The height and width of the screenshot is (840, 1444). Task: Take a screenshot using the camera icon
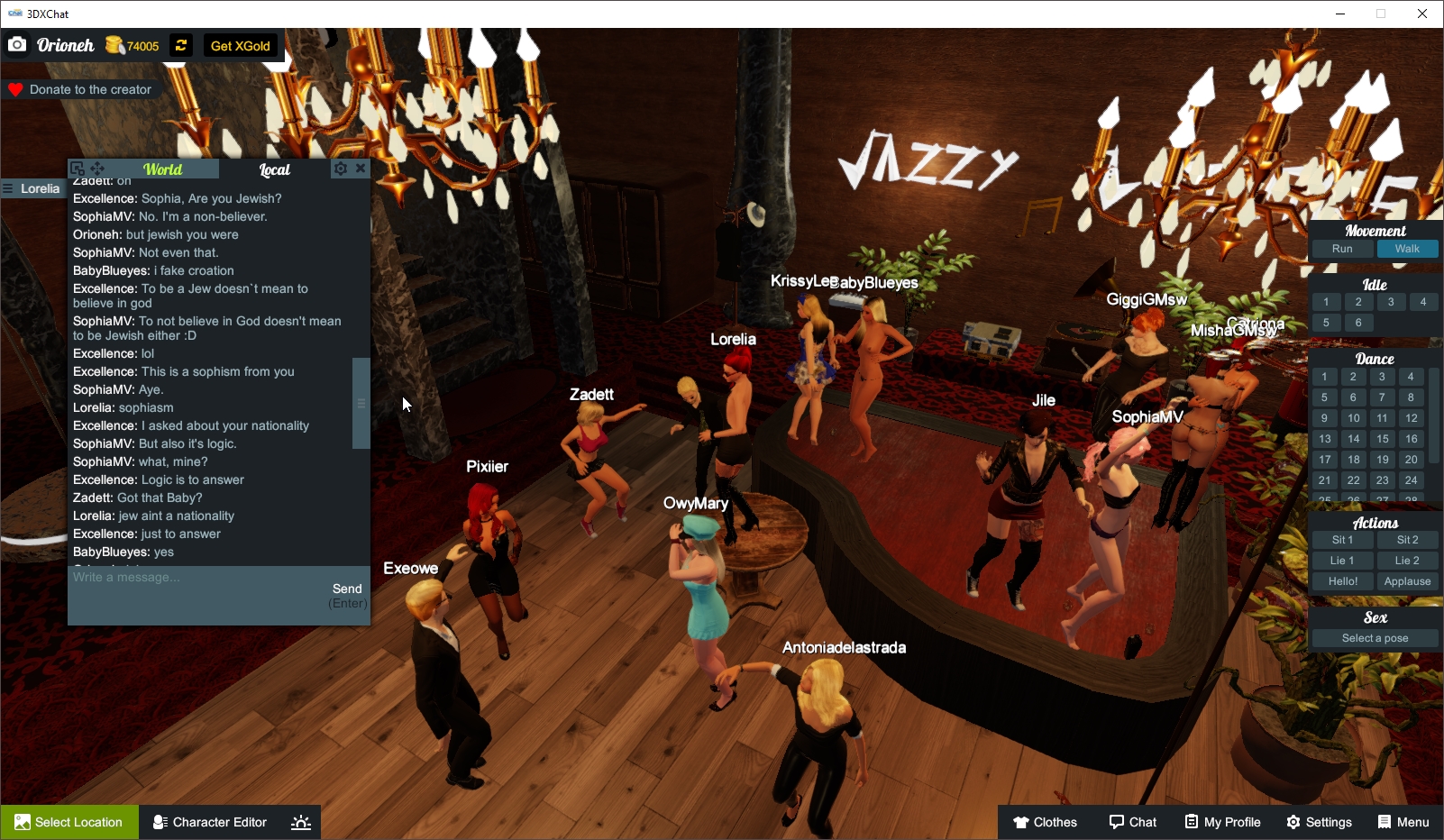(16, 44)
